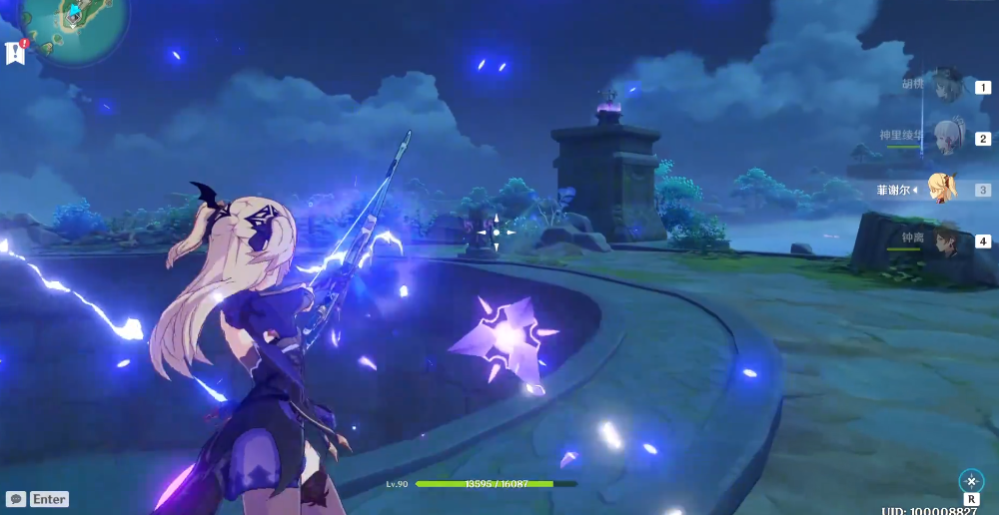This screenshot has height=515, width=999.
Task: Open chat via the speech bubble icon
Action: coord(15,498)
